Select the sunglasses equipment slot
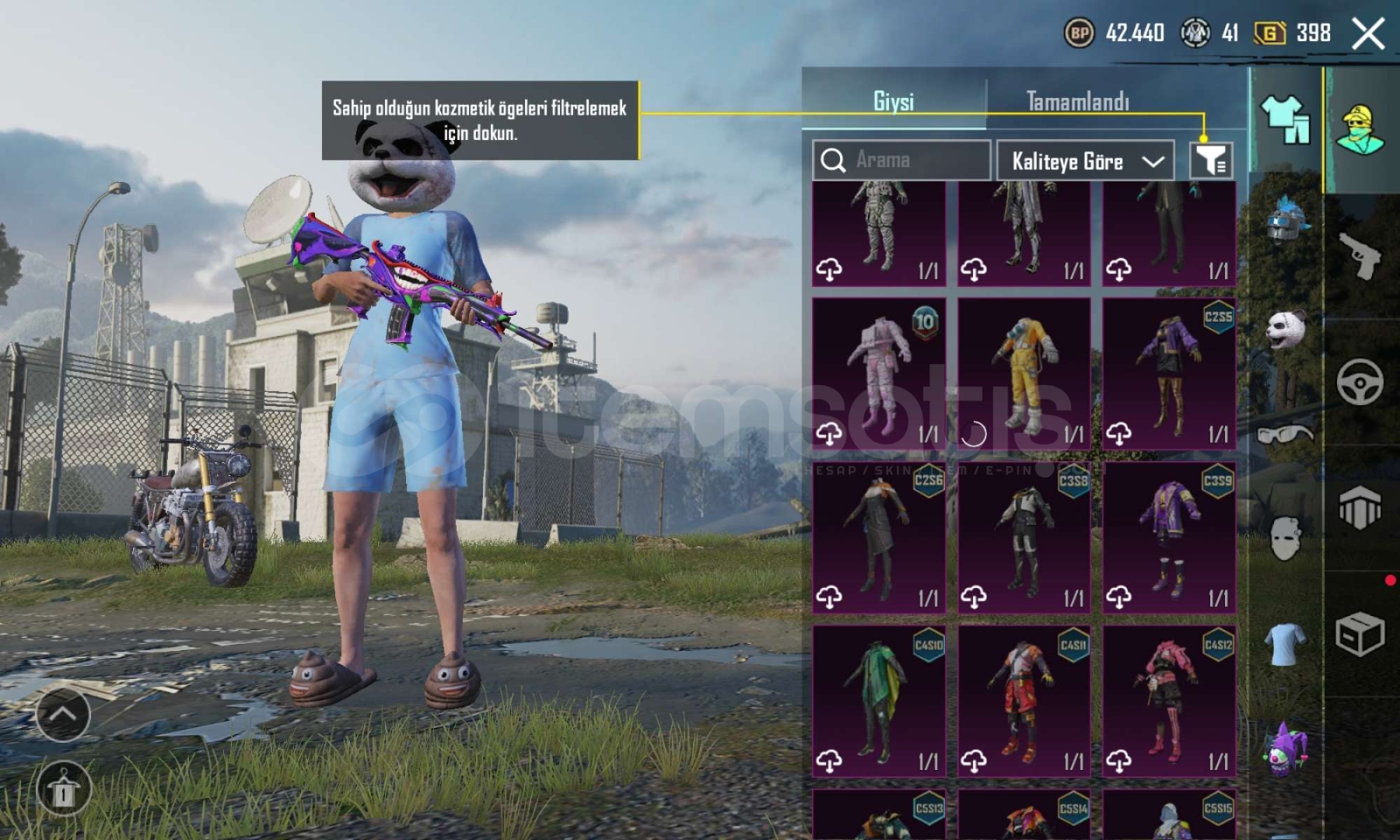The height and width of the screenshot is (840, 1400). (x=1285, y=434)
